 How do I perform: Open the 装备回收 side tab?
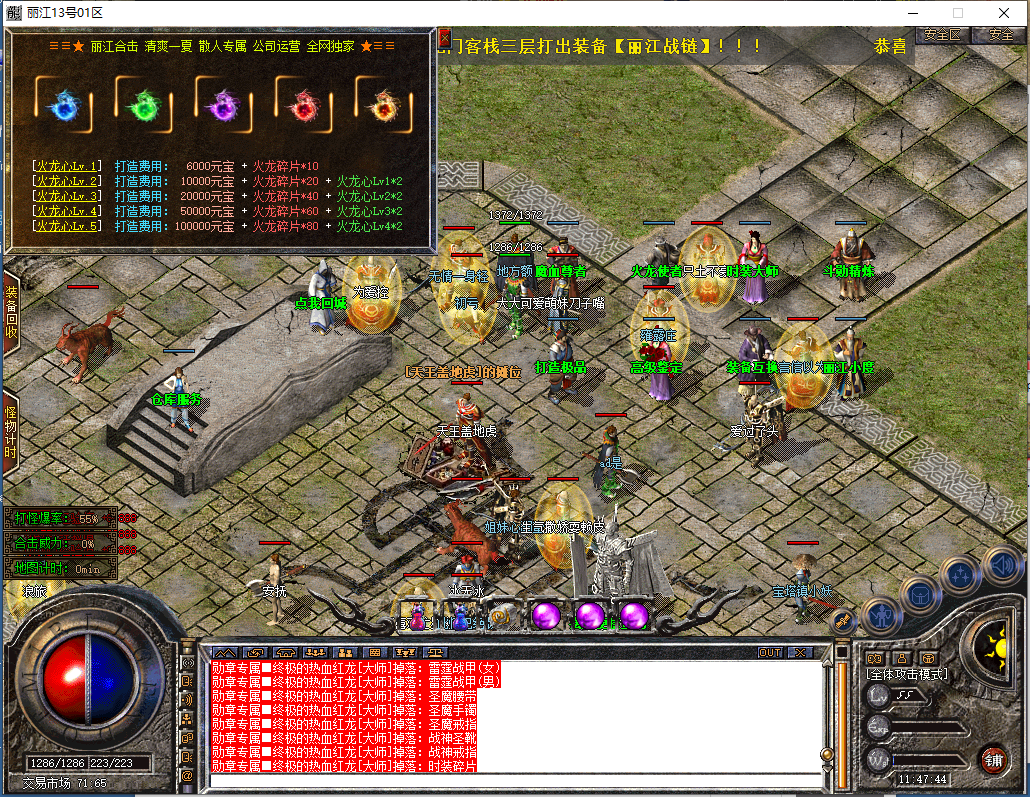(x=10, y=312)
